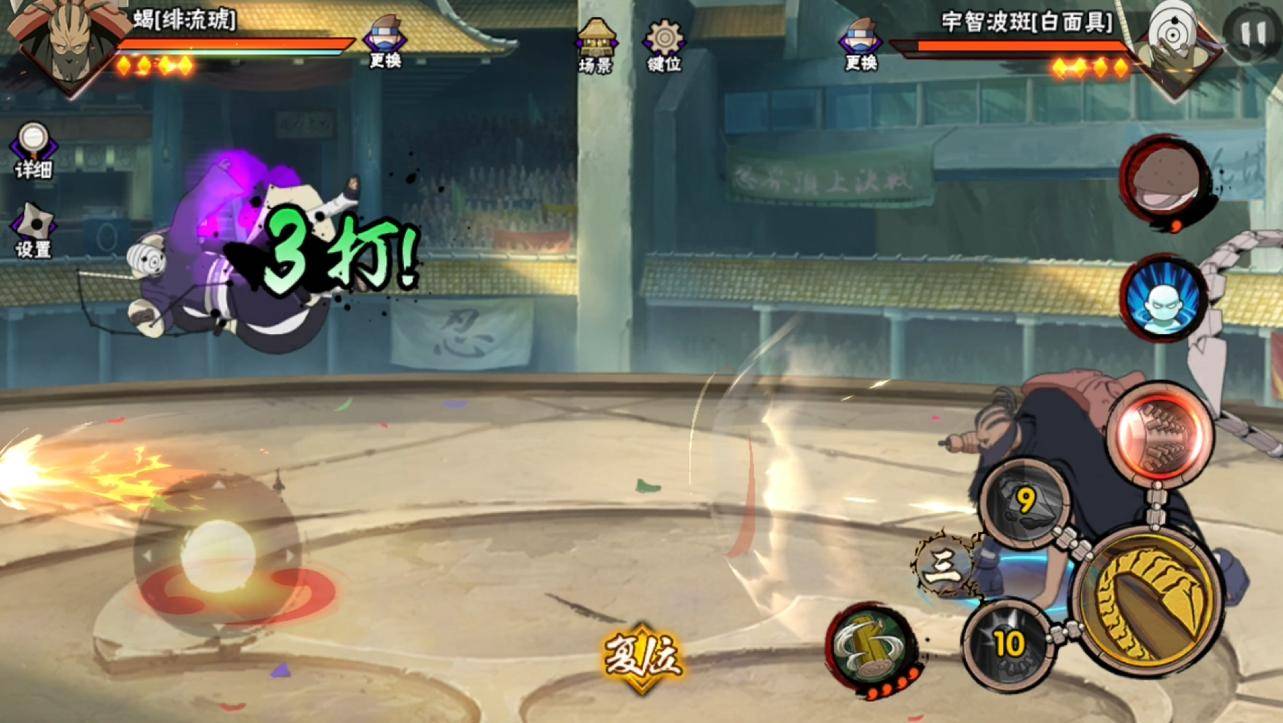
Task: Tap the 复位 reset button
Action: 642,659
